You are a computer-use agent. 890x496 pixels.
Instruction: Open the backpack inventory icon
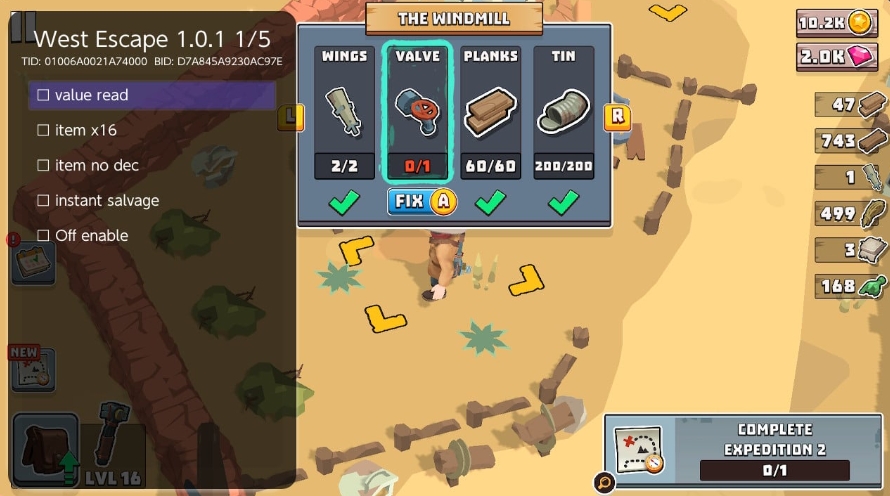pos(45,449)
